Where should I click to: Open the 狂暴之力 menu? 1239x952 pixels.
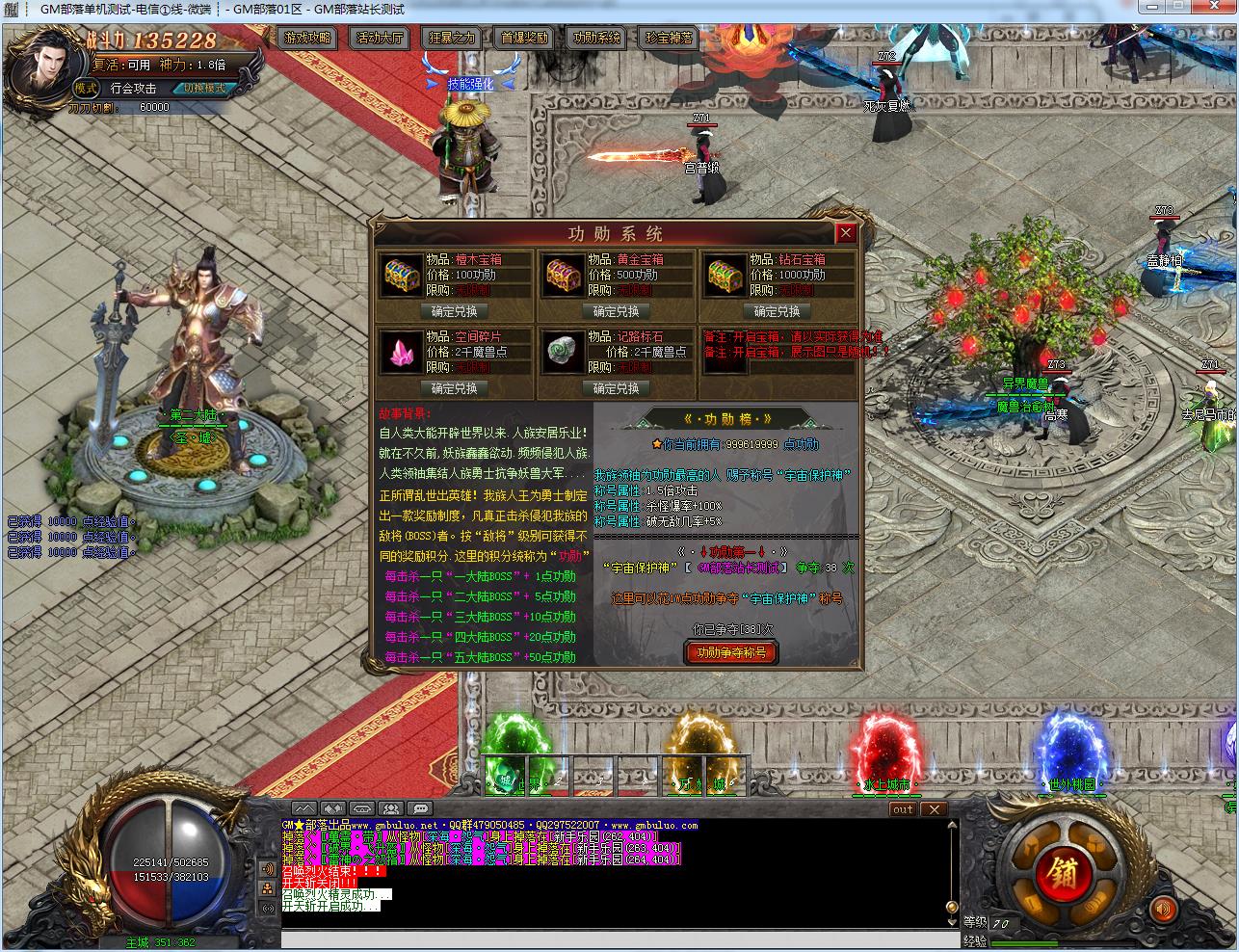[x=452, y=39]
